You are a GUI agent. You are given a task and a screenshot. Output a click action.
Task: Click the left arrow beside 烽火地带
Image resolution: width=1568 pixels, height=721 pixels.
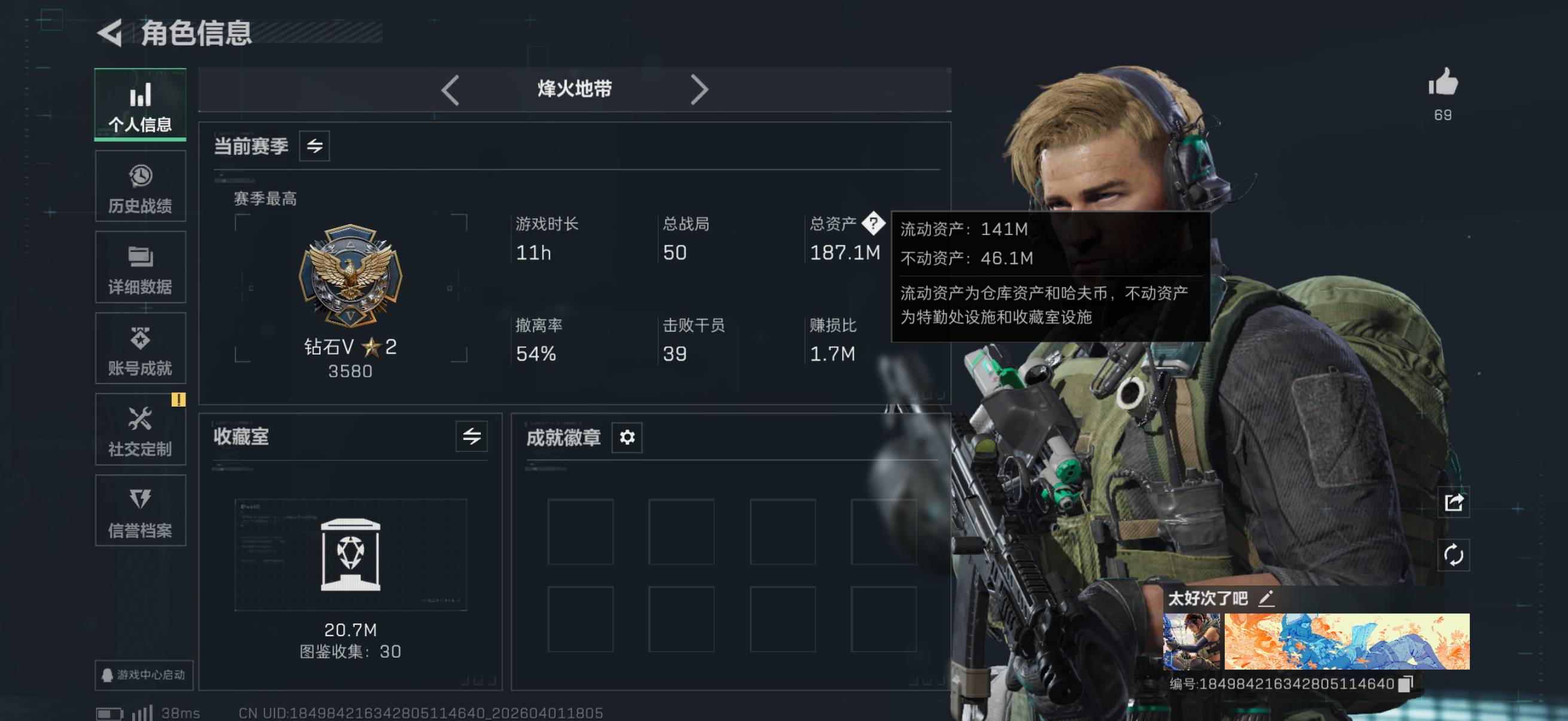pyautogui.click(x=450, y=90)
